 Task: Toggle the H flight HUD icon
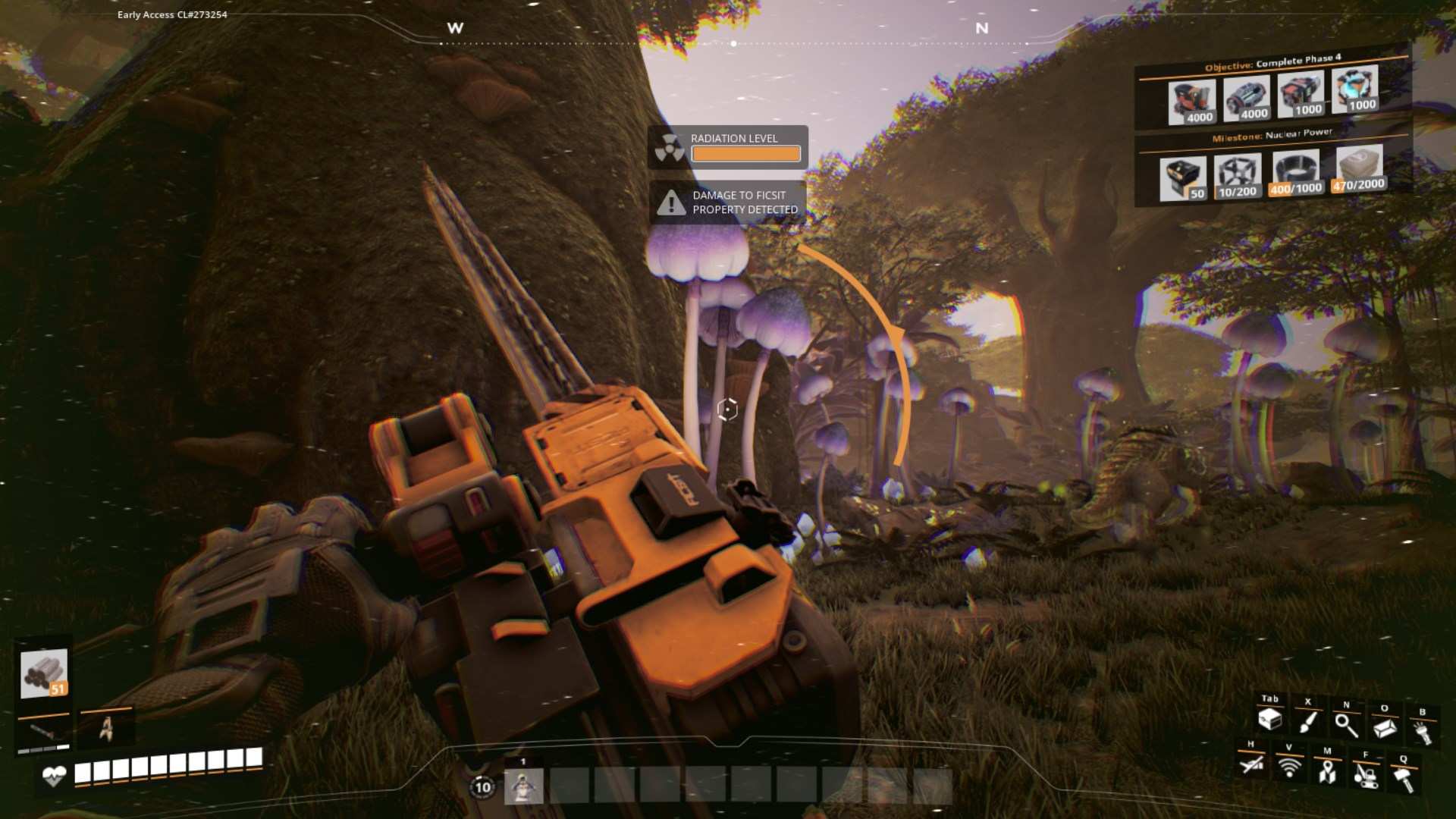pyautogui.click(x=1252, y=767)
